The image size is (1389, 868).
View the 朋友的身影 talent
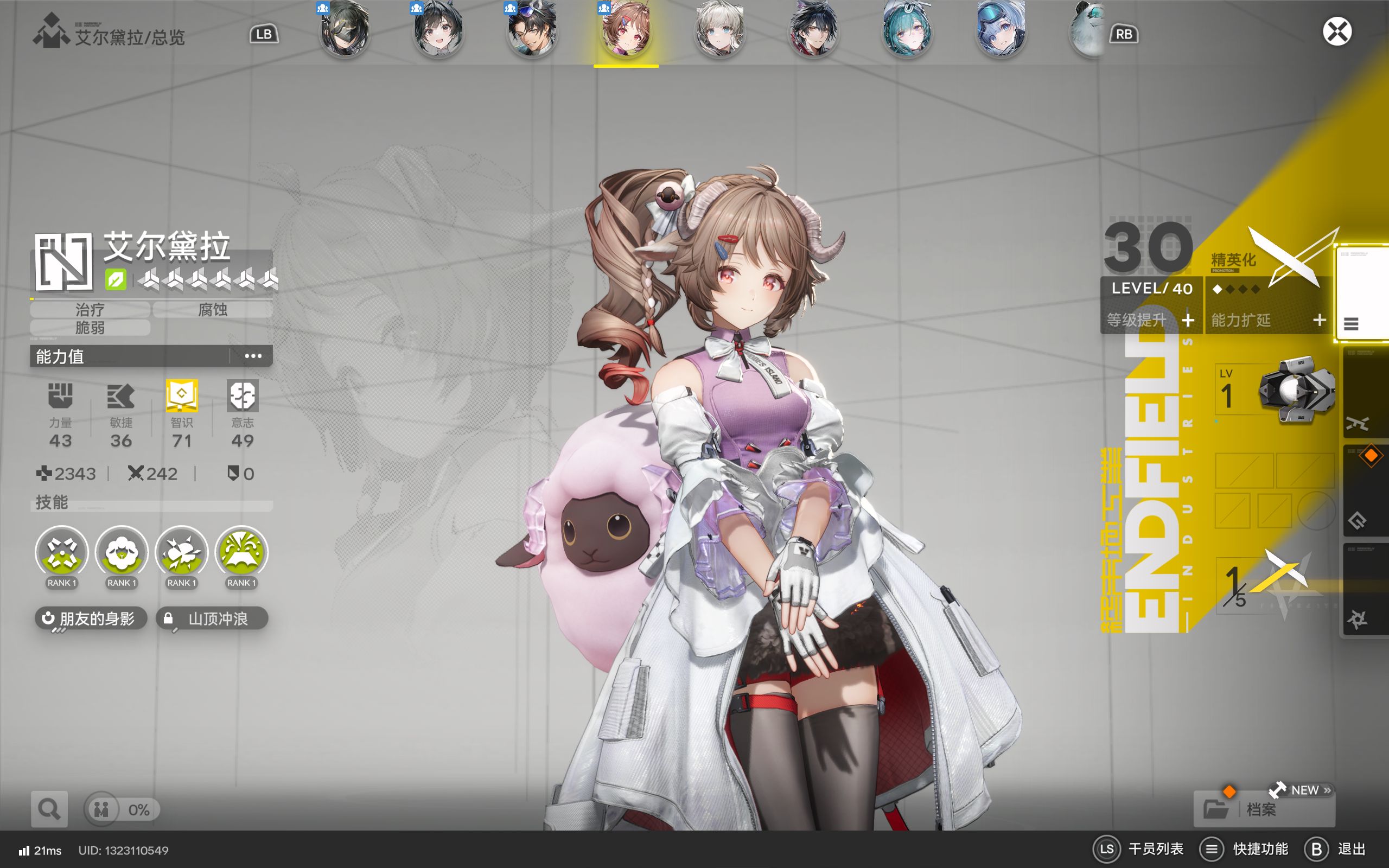pos(91,618)
